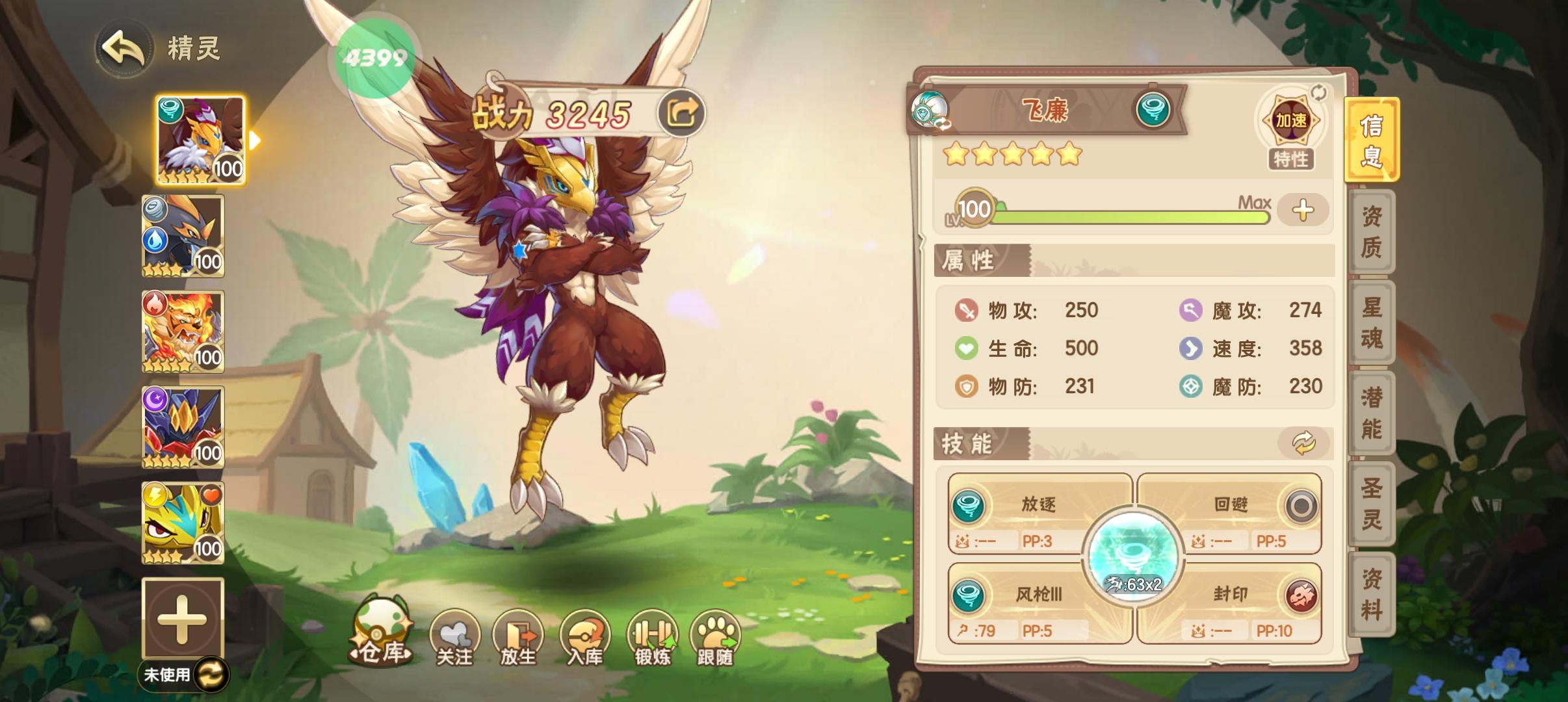Tap the back arrow next to 精灵
1568x702 pixels.
point(127,51)
